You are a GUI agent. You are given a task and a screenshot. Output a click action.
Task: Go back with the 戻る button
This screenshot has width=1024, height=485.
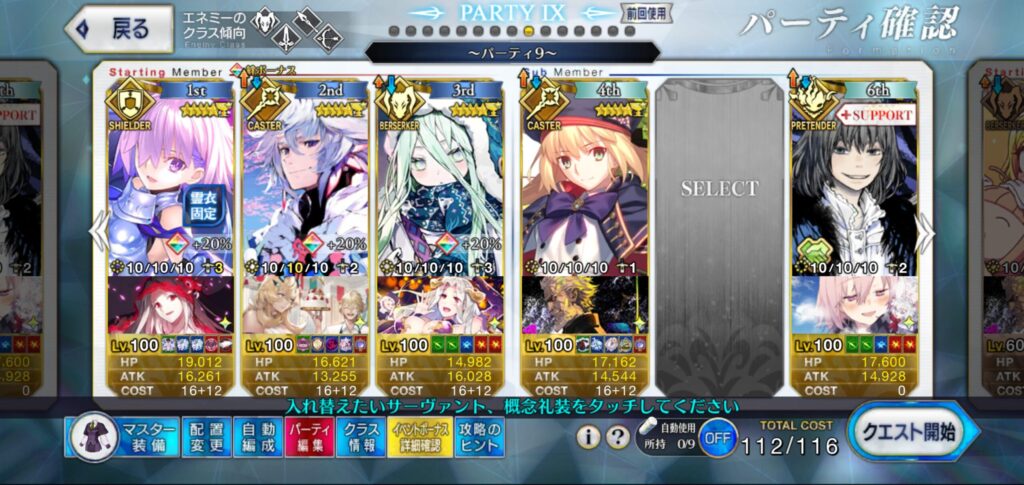click(118, 29)
